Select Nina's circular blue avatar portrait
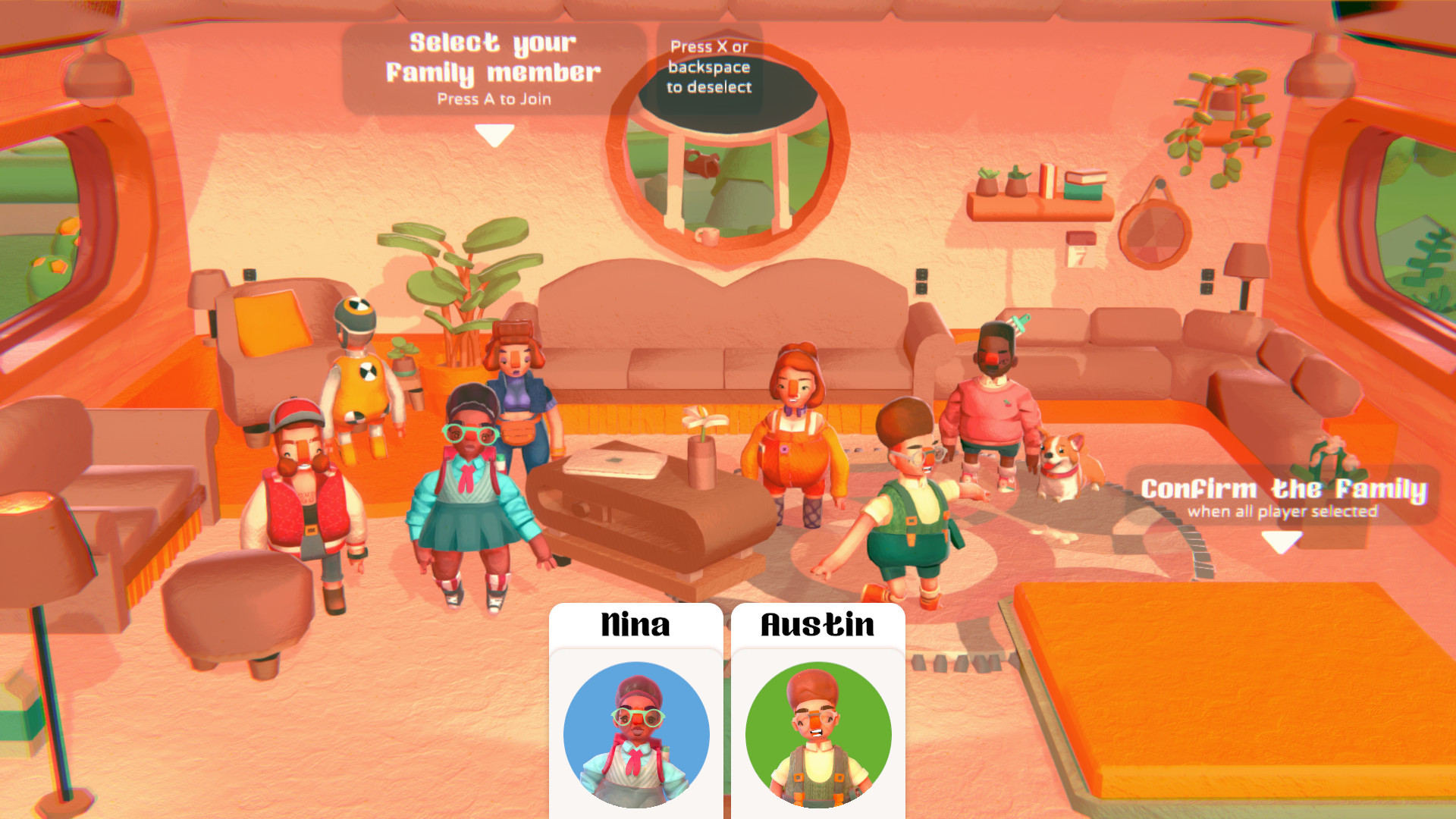 pos(637,734)
